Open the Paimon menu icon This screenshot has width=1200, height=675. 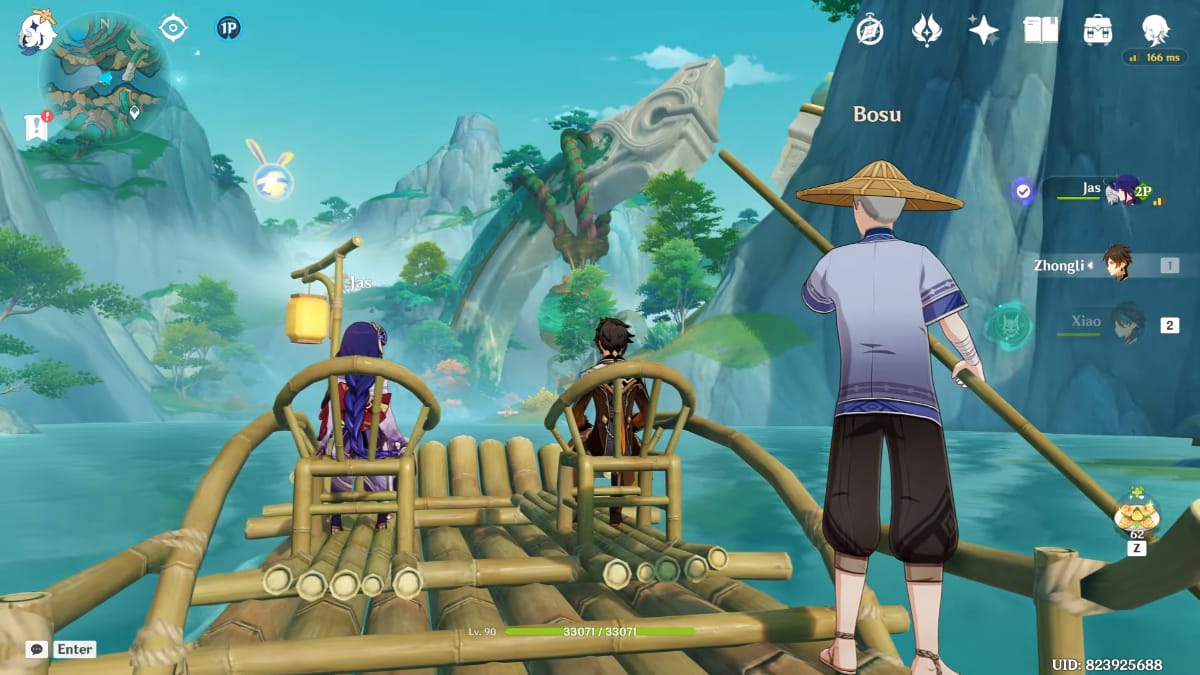pos(37,31)
